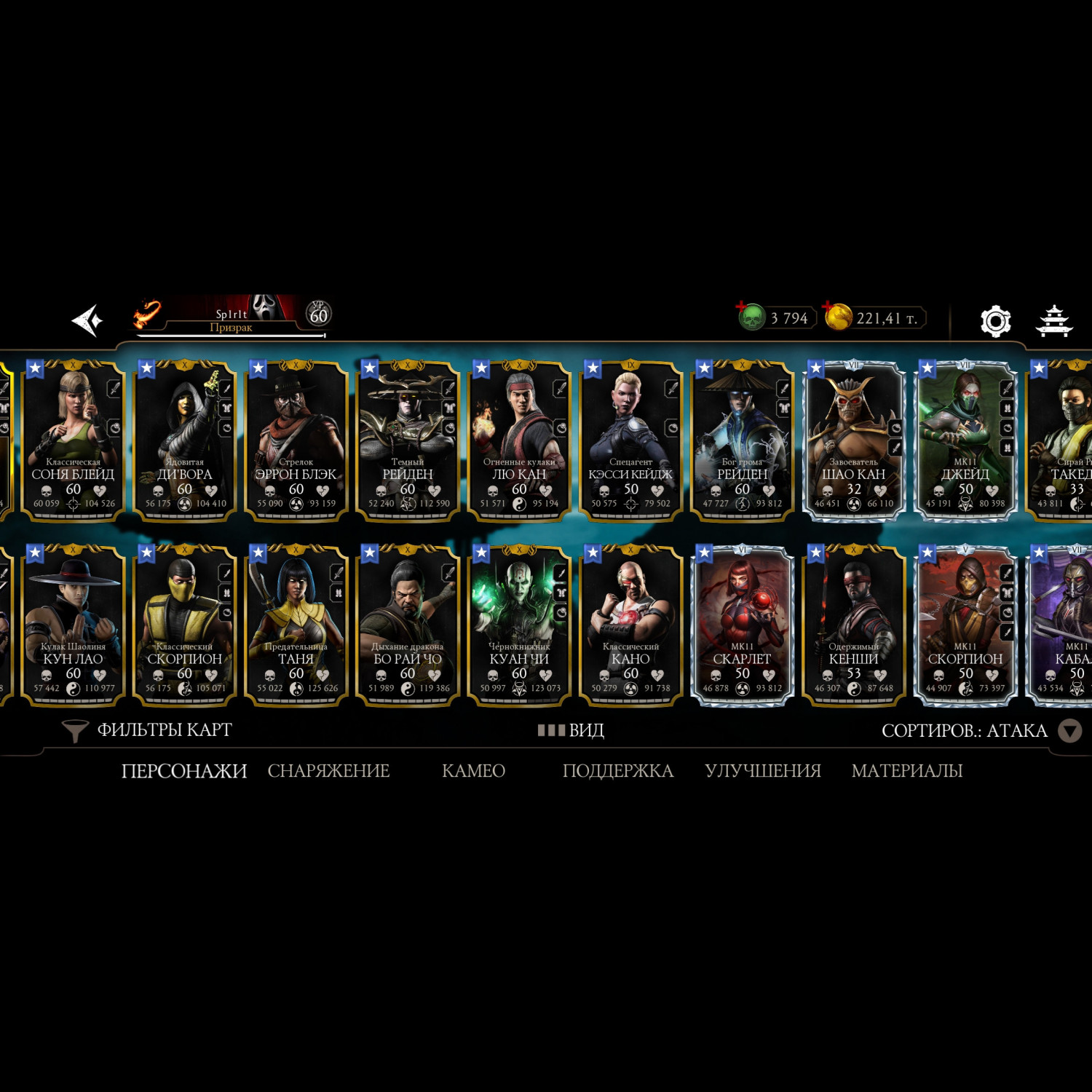Select the Чернокнижник Куан Чи card
Viewport: 1092px width, 1092px height.
(519, 625)
